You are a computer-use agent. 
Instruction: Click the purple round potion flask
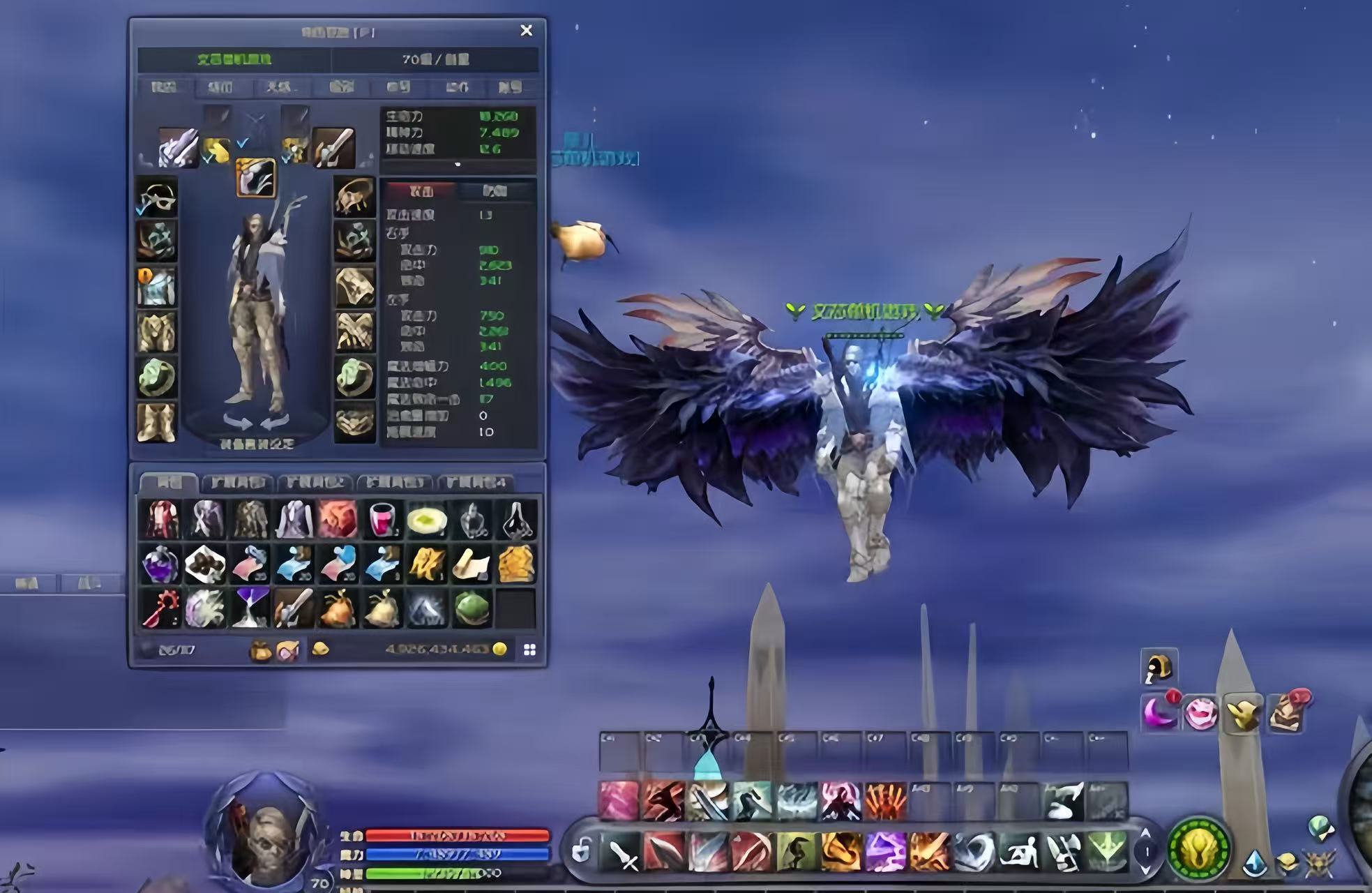tap(160, 564)
